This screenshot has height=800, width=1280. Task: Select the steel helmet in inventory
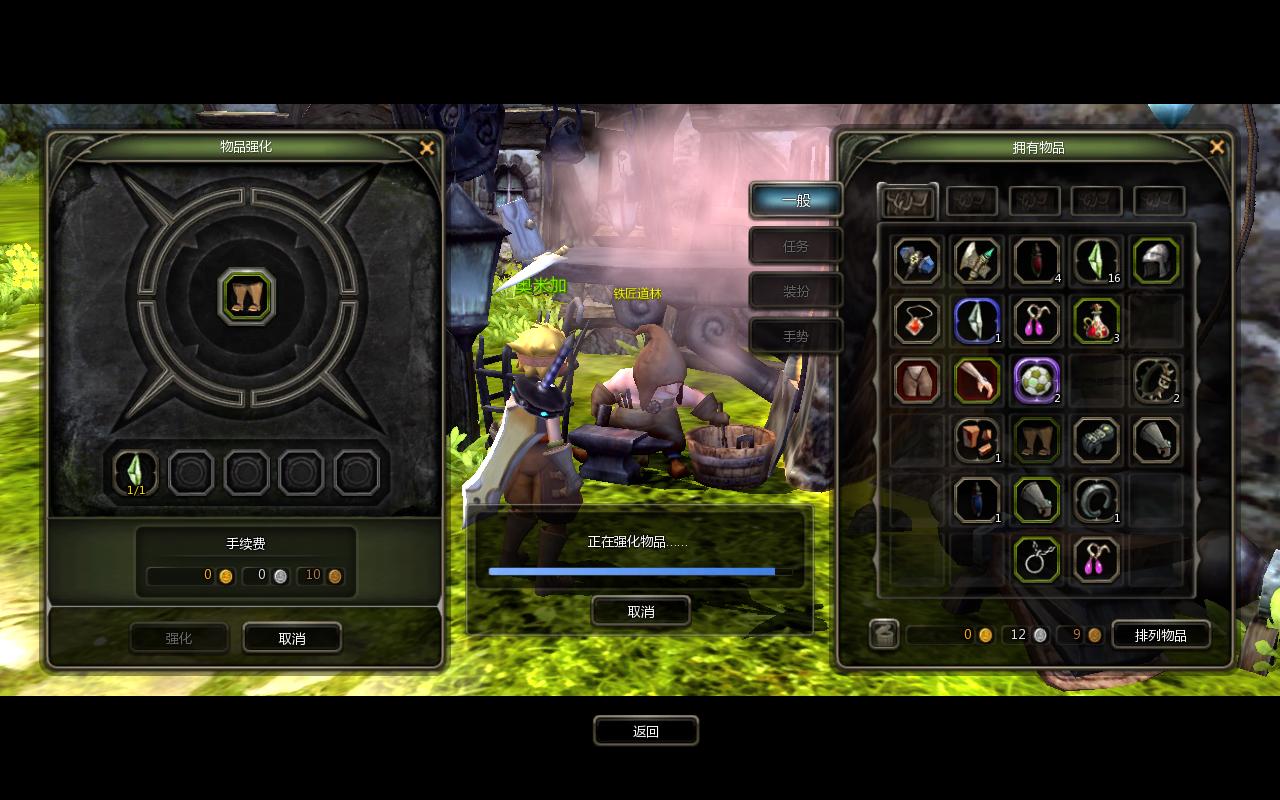[1157, 261]
